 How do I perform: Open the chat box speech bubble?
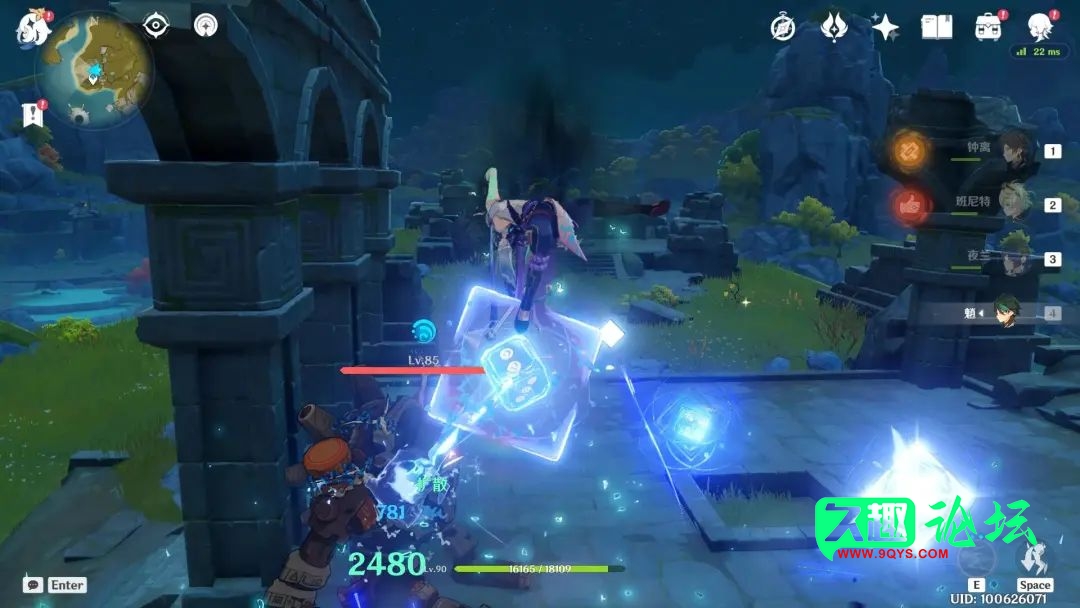click(33, 584)
